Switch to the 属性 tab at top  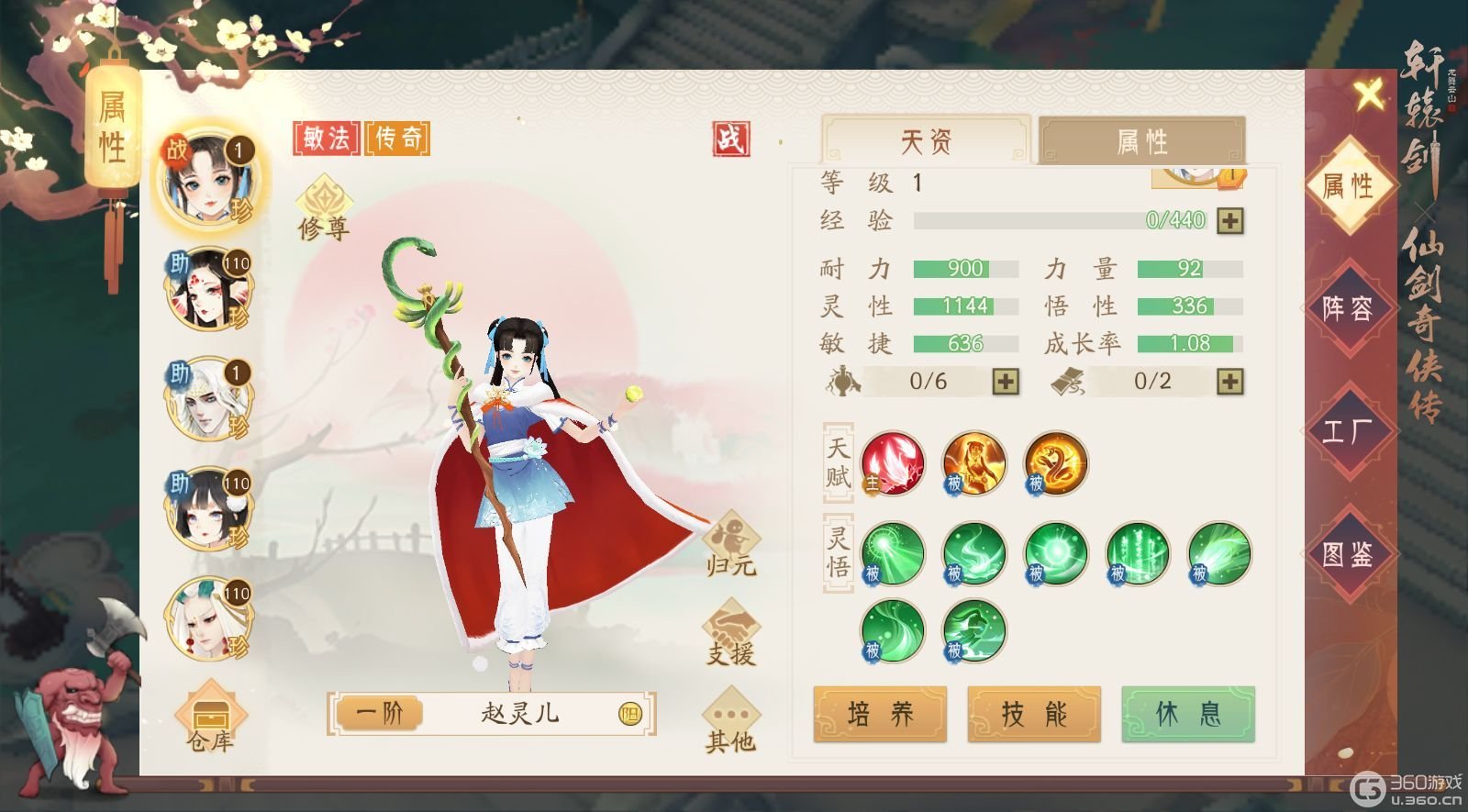tap(1141, 141)
